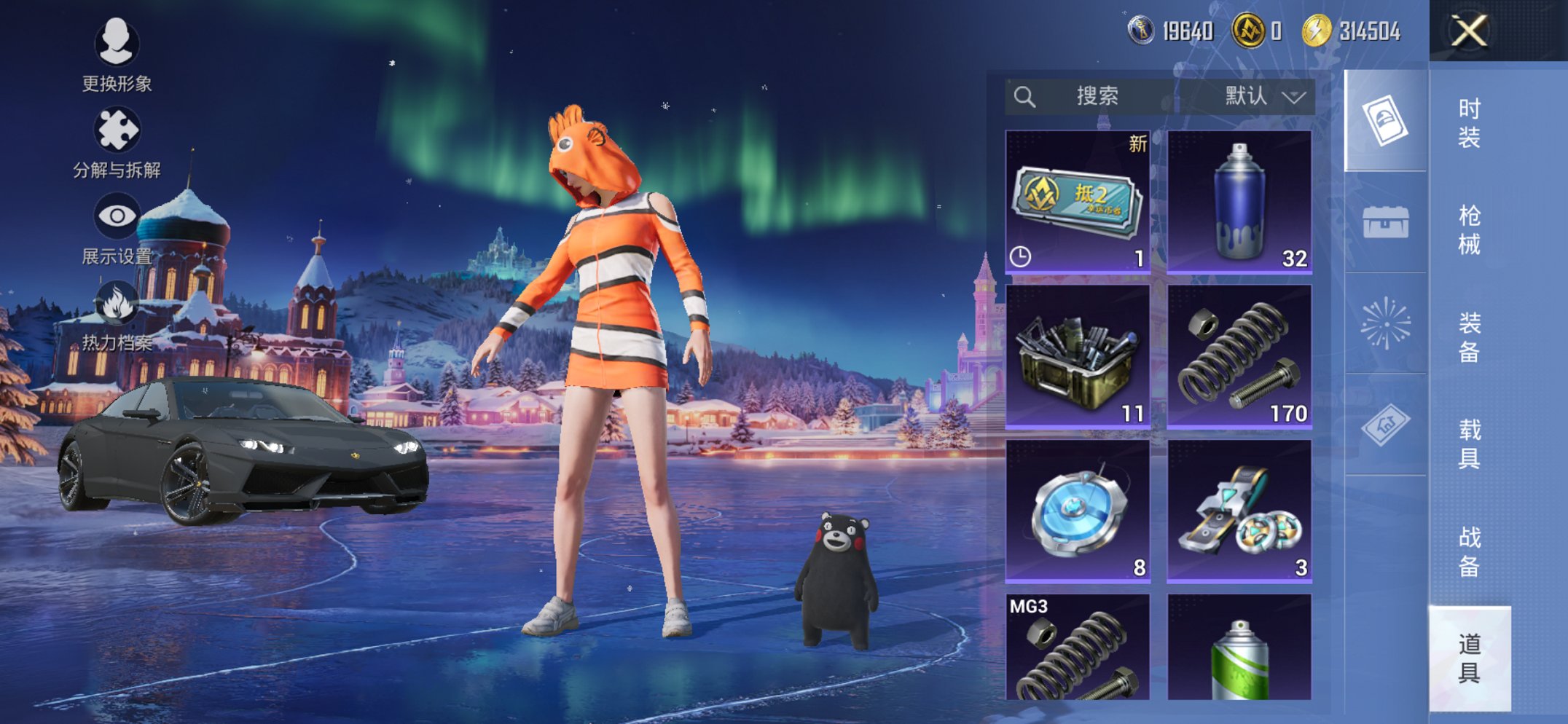Switch to 枪械 firearms tab
Screen dimensions: 1568x724
coord(1469,229)
